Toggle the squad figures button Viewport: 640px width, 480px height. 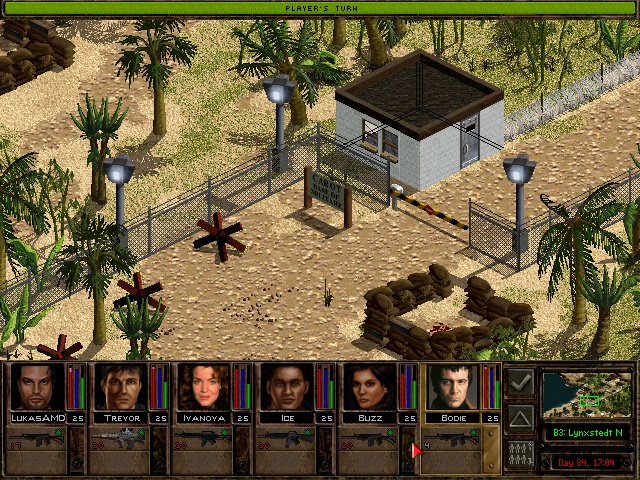coord(520,453)
